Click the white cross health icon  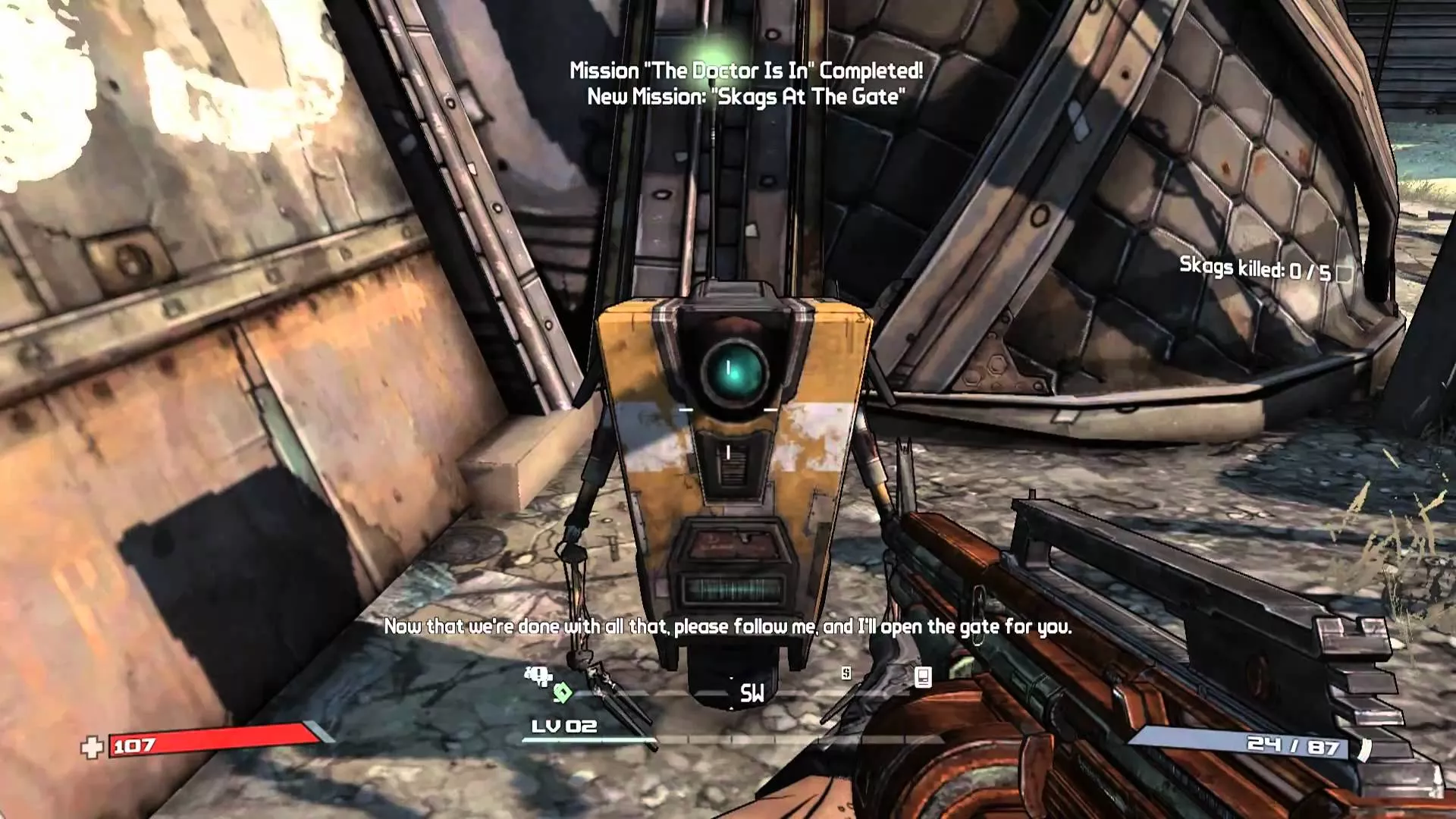pos(92,748)
